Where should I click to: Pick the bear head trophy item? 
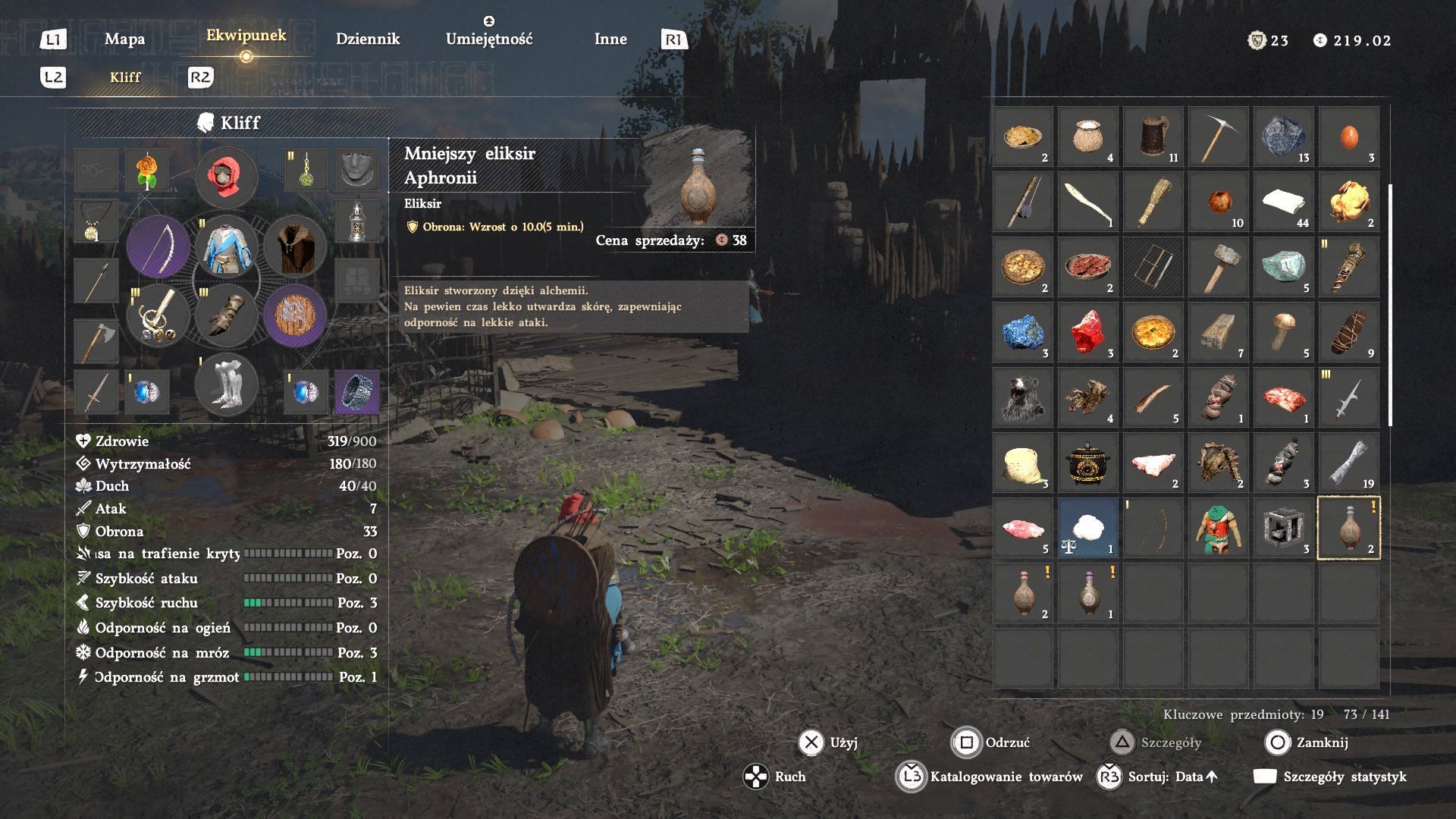tap(1022, 397)
